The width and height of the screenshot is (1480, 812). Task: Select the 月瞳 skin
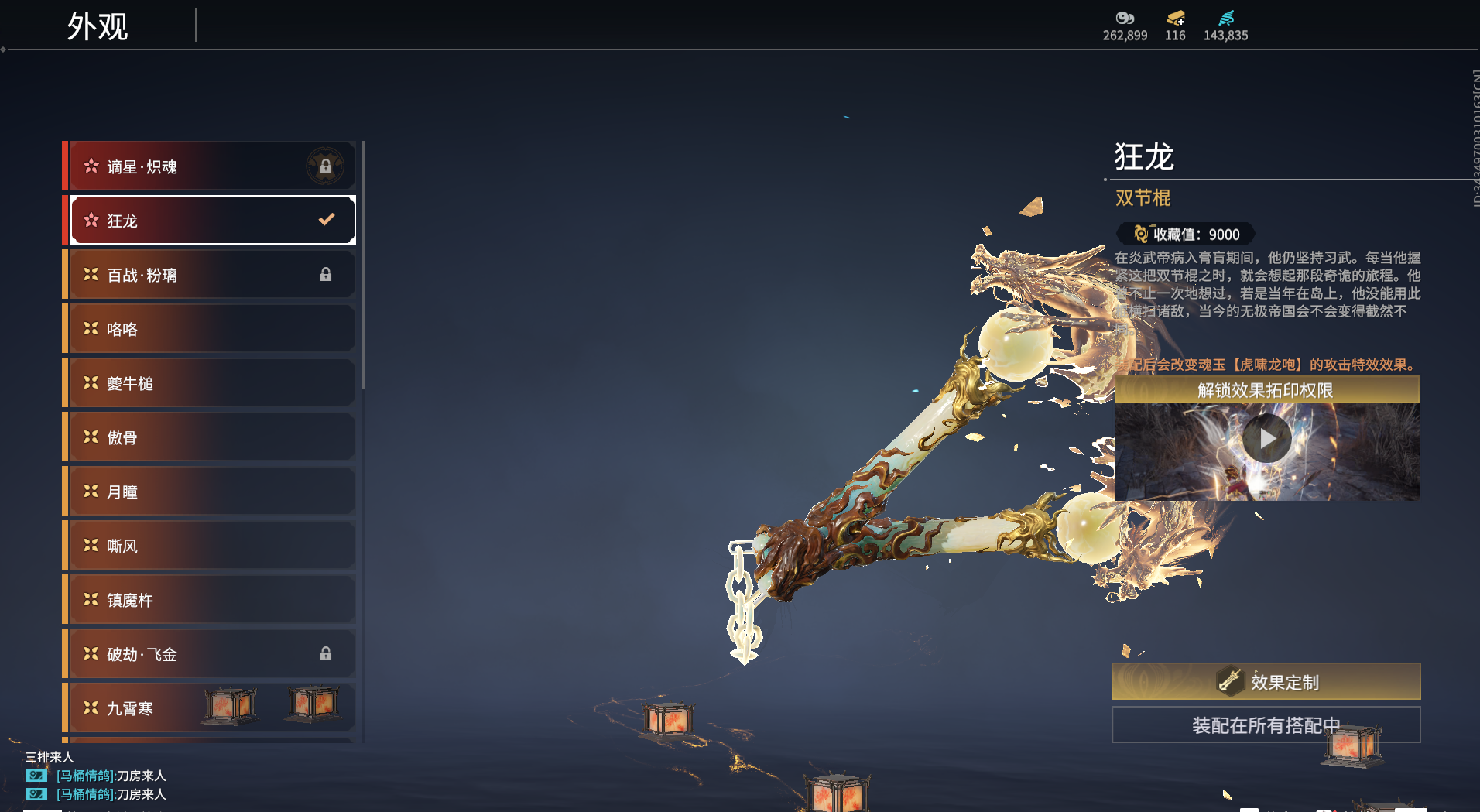click(x=211, y=492)
